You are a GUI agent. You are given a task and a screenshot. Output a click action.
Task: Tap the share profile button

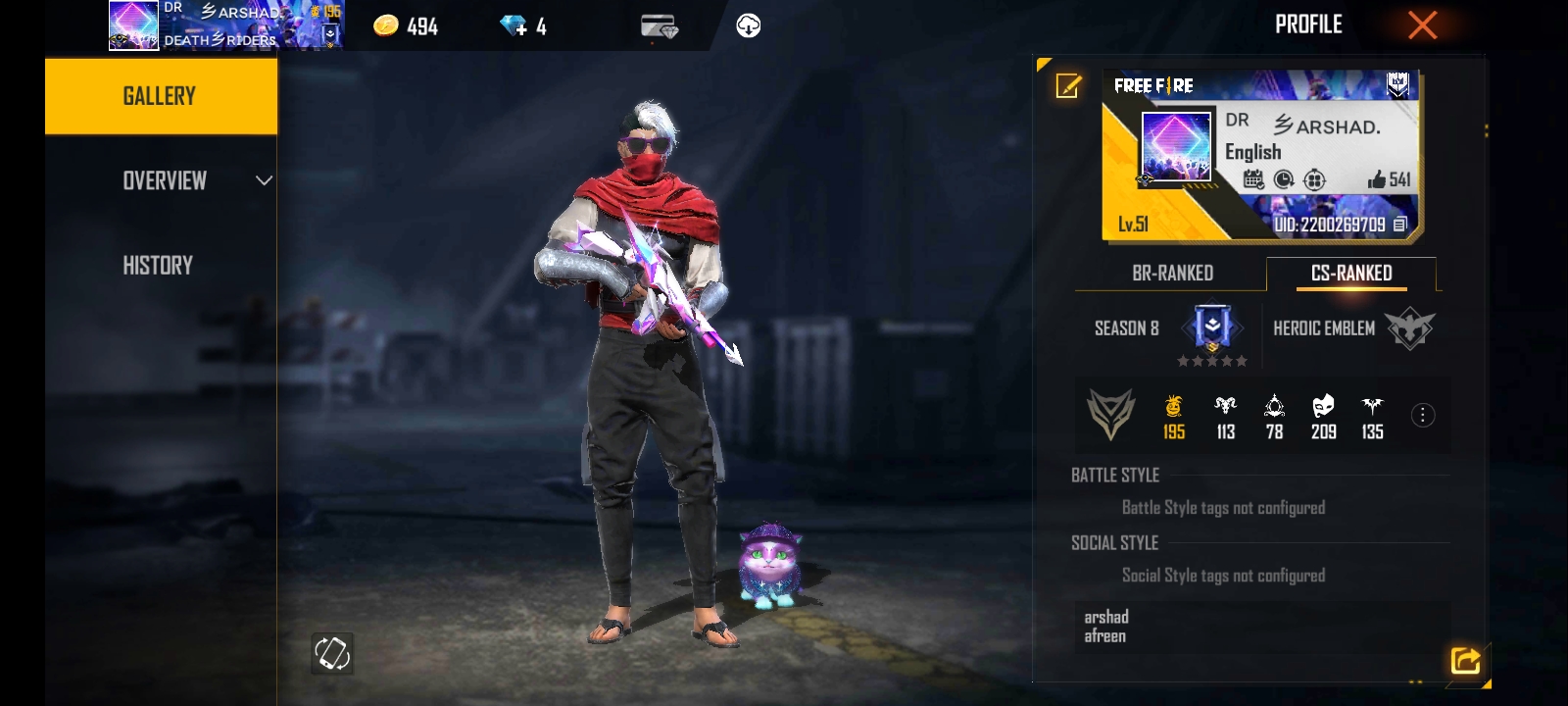[1465, 660]
